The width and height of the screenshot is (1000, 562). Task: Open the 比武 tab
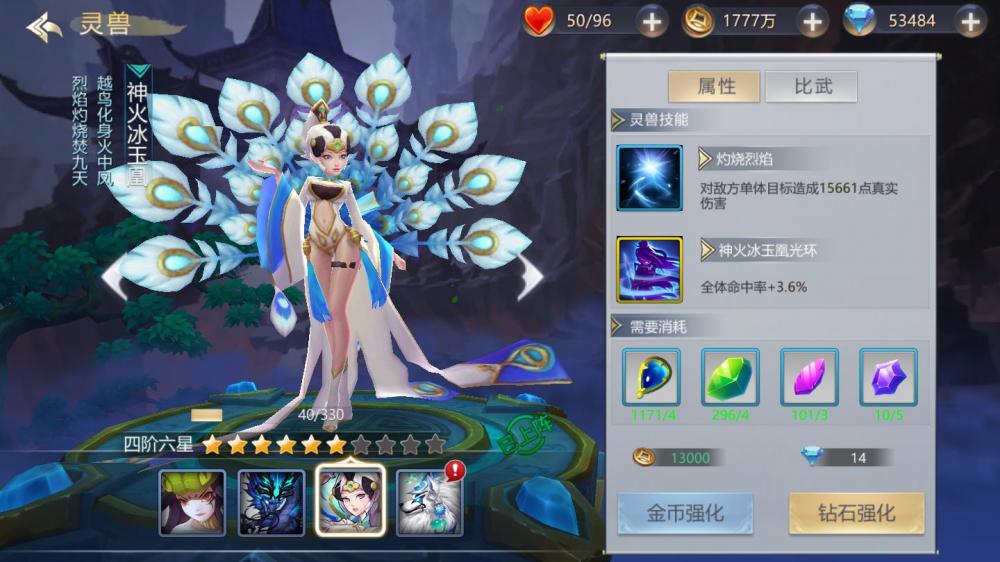pos(812,87)
